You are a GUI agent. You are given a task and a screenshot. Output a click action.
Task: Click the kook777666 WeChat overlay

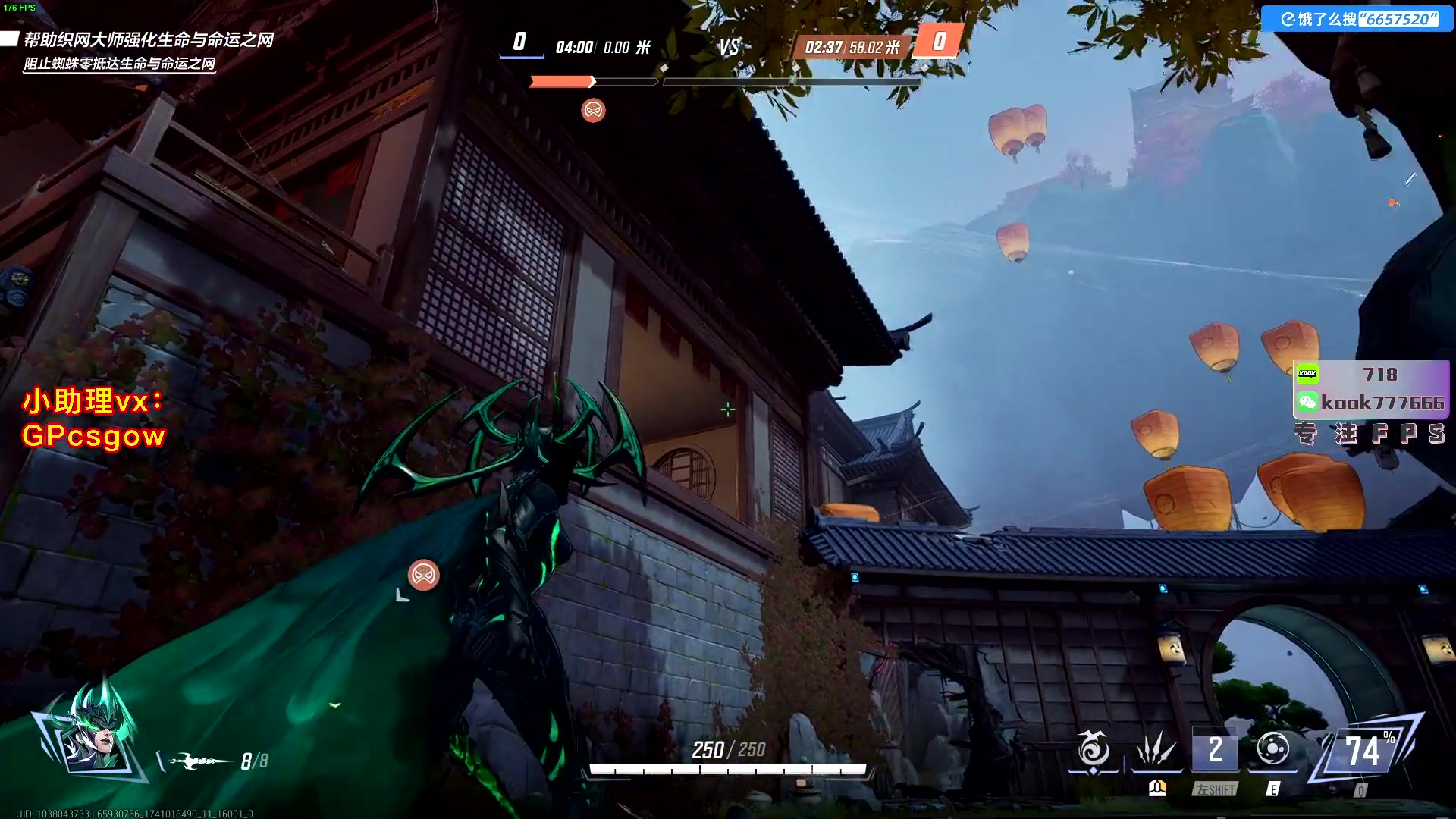pyautogui.click(x=1371, y=403)
